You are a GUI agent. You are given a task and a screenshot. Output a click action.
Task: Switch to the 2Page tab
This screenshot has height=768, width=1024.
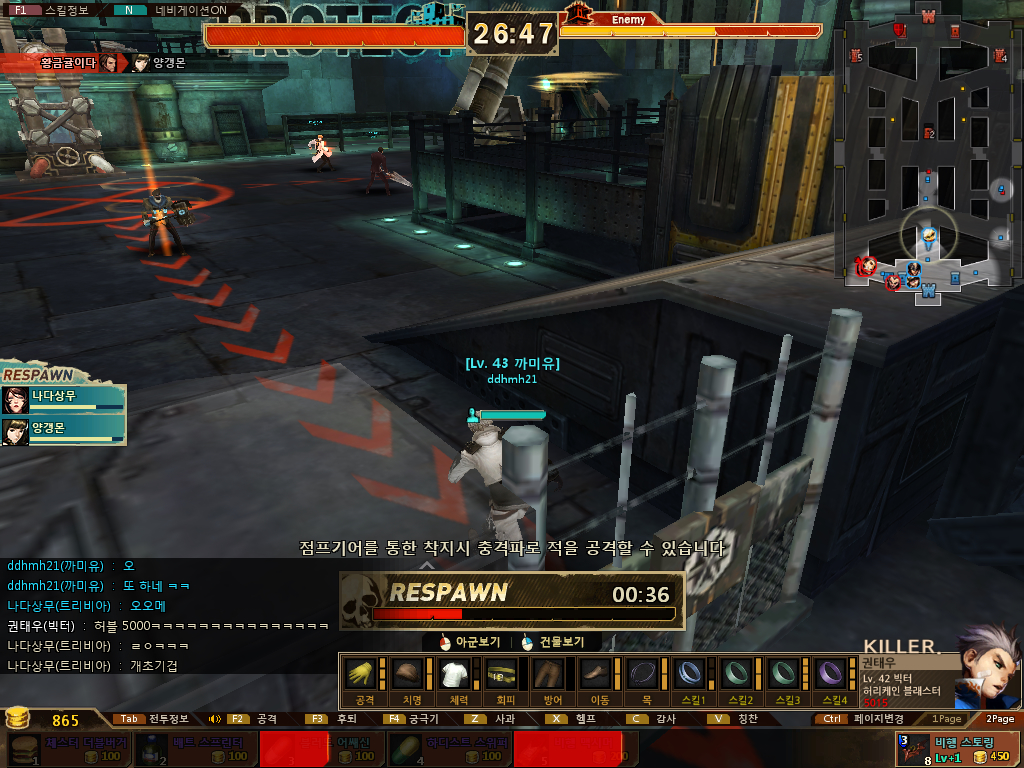point(999,718)
